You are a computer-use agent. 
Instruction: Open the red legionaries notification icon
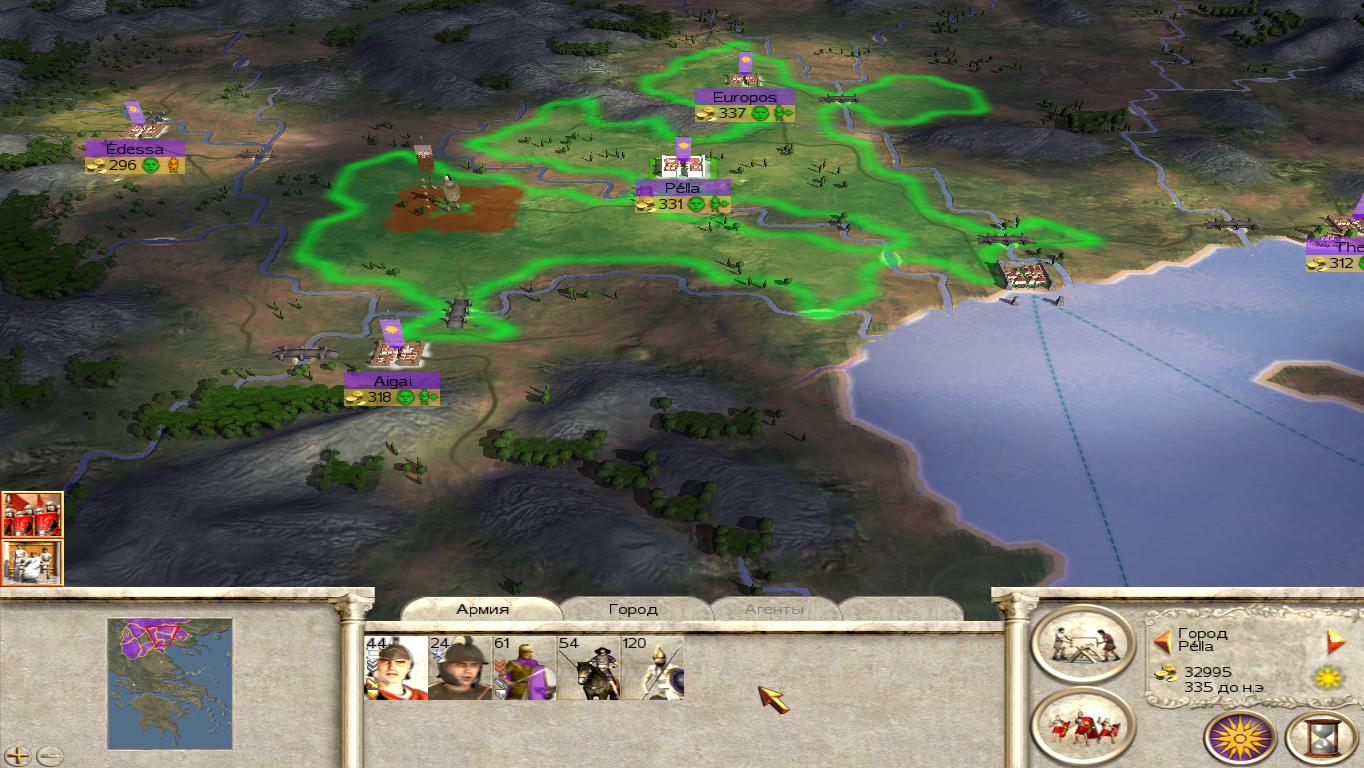[x=32, y=514]
